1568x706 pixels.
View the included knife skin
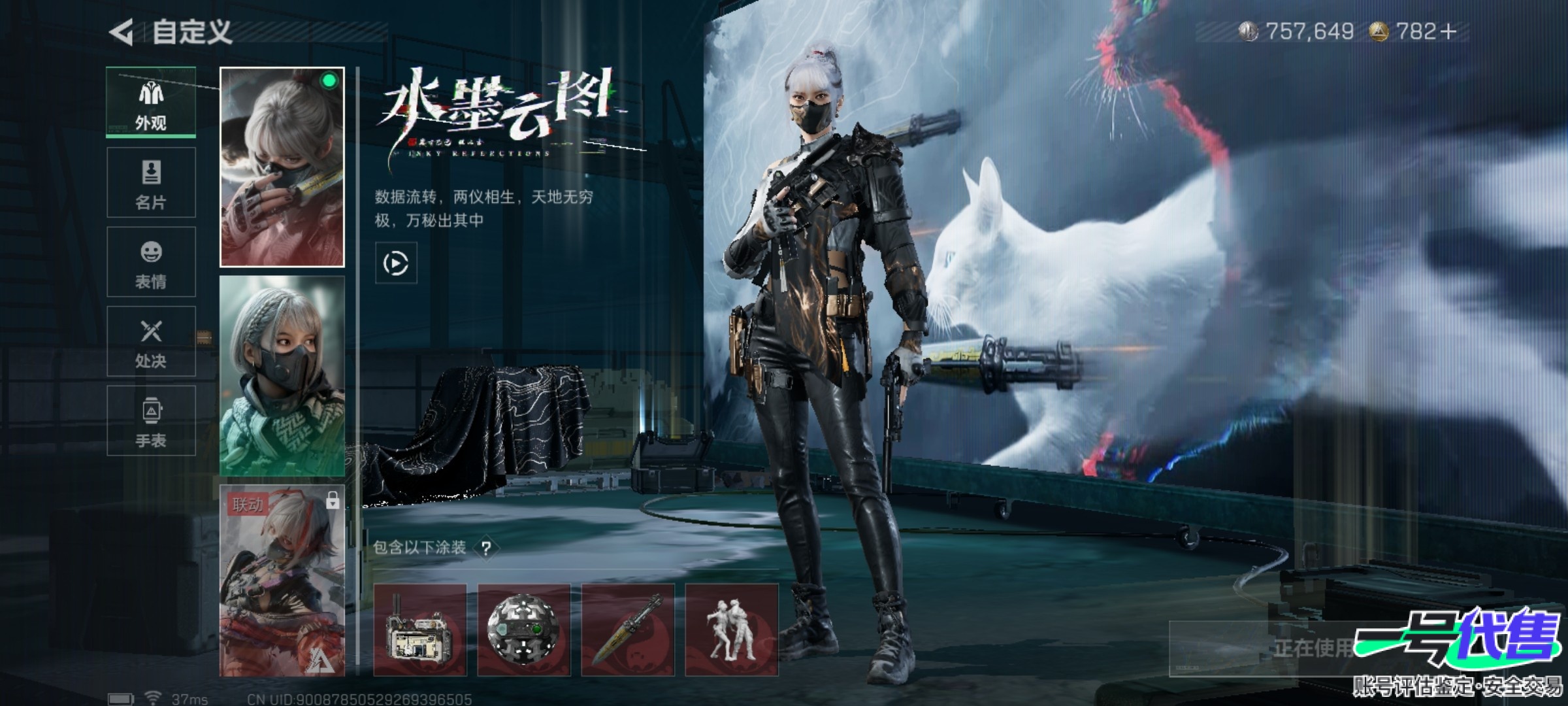(x=628, y=630)
